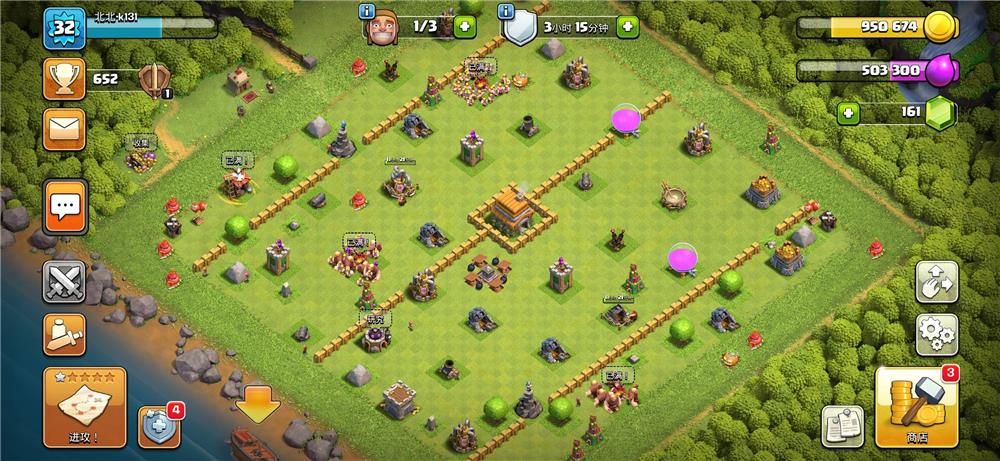Click the orange down arrow
Screen dimensions: 1000x461
258,403
